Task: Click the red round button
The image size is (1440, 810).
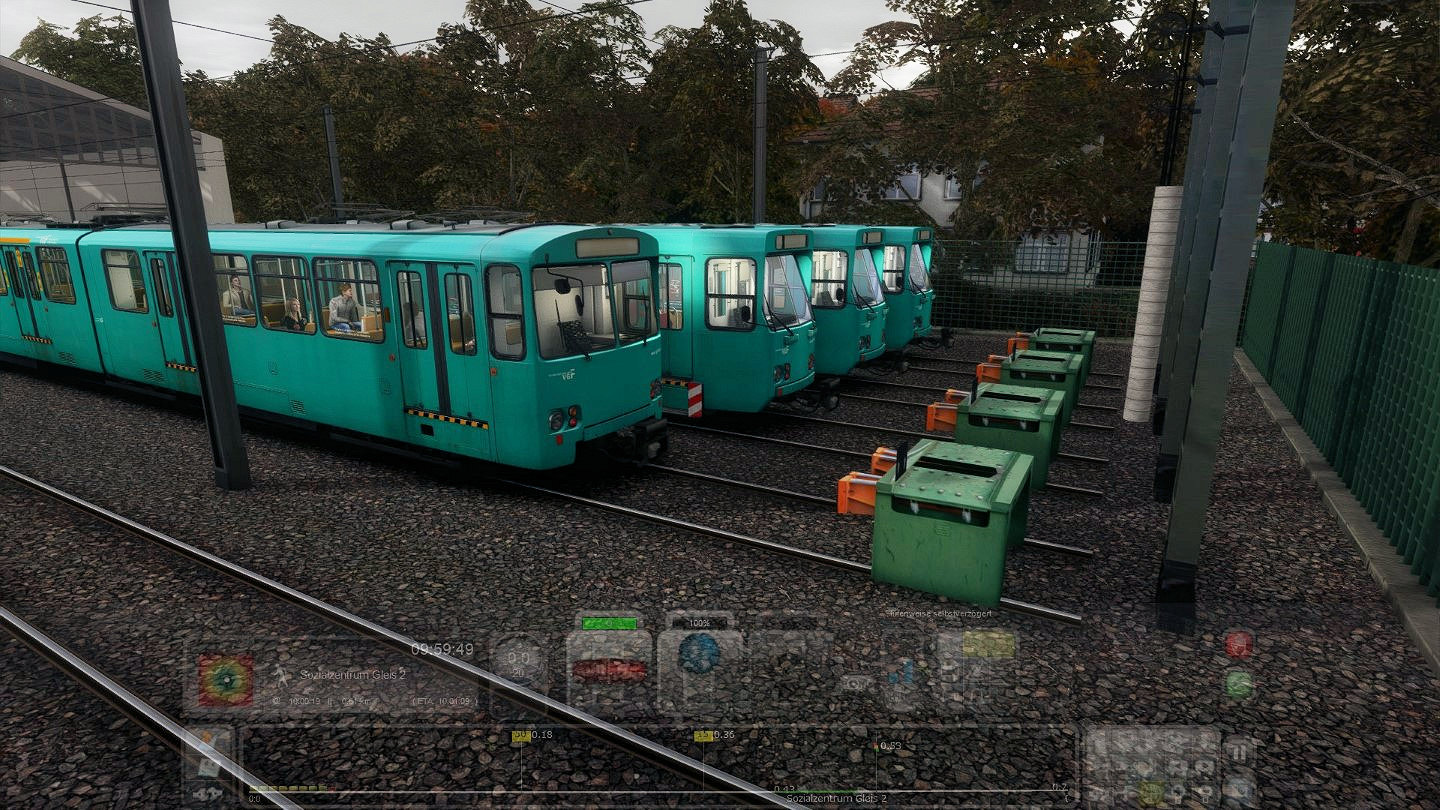Action: [1238, 644]
